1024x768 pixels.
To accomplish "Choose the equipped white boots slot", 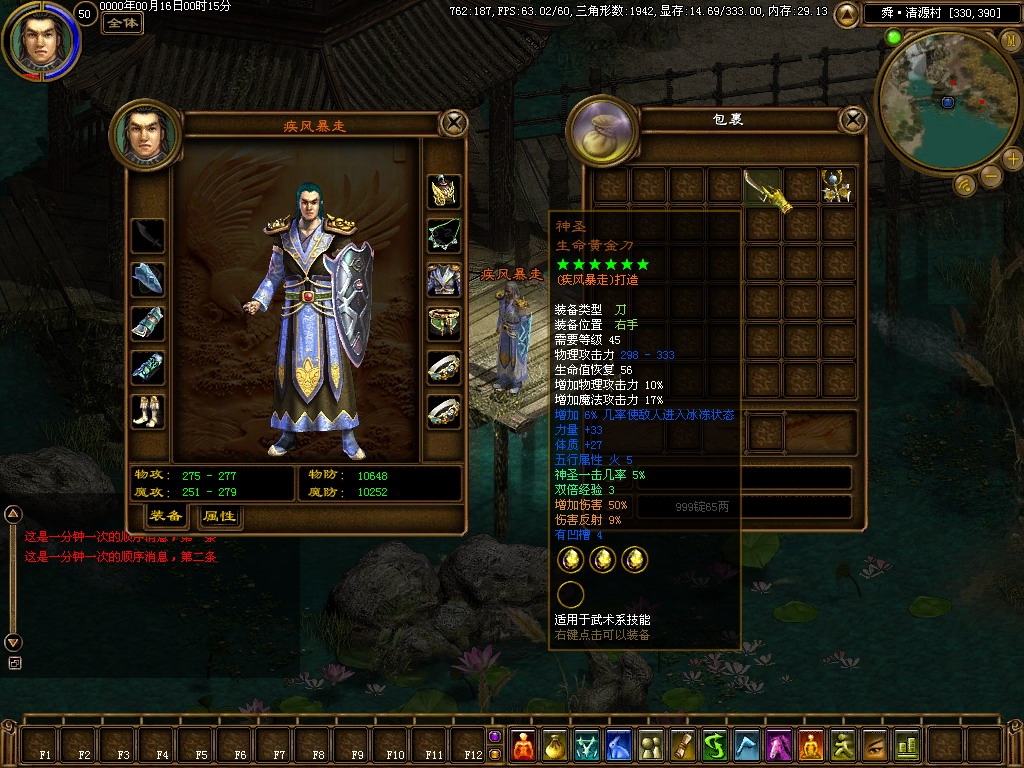I will coord(147,411).
